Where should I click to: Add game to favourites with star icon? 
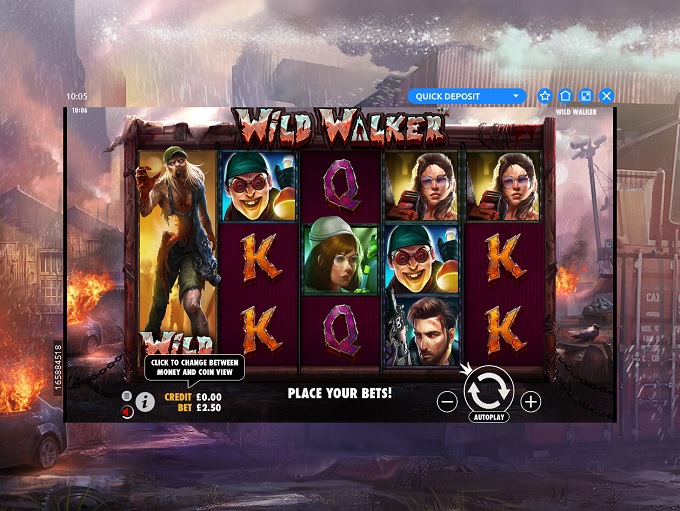click(545, 96)
